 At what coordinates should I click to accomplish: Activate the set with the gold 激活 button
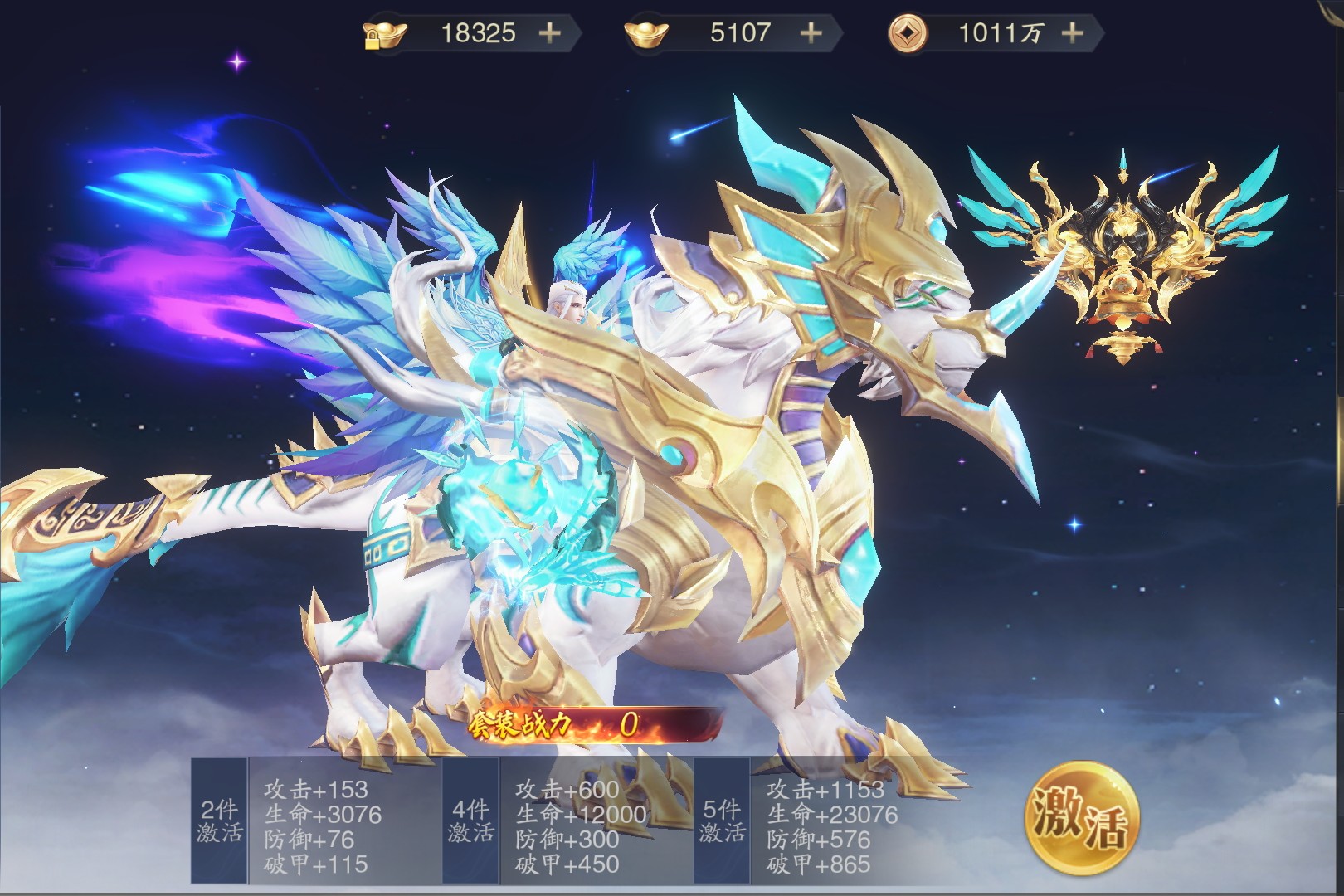coord(1081,817)
